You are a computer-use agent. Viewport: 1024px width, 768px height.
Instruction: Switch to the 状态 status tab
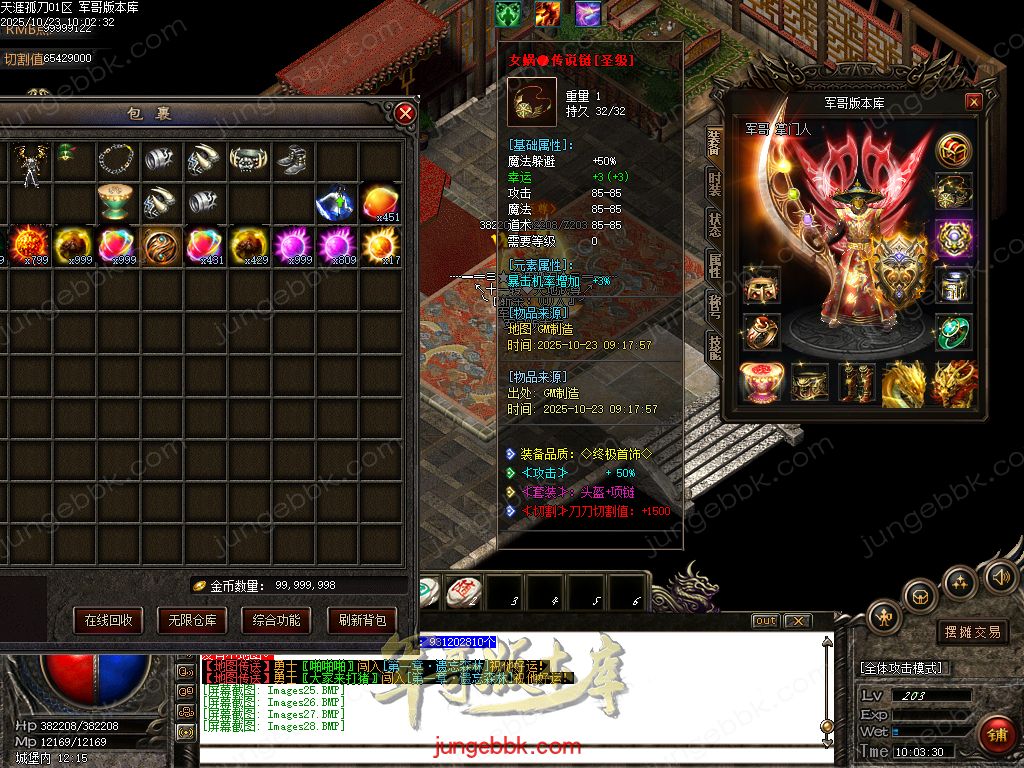[x=714, y=225]
